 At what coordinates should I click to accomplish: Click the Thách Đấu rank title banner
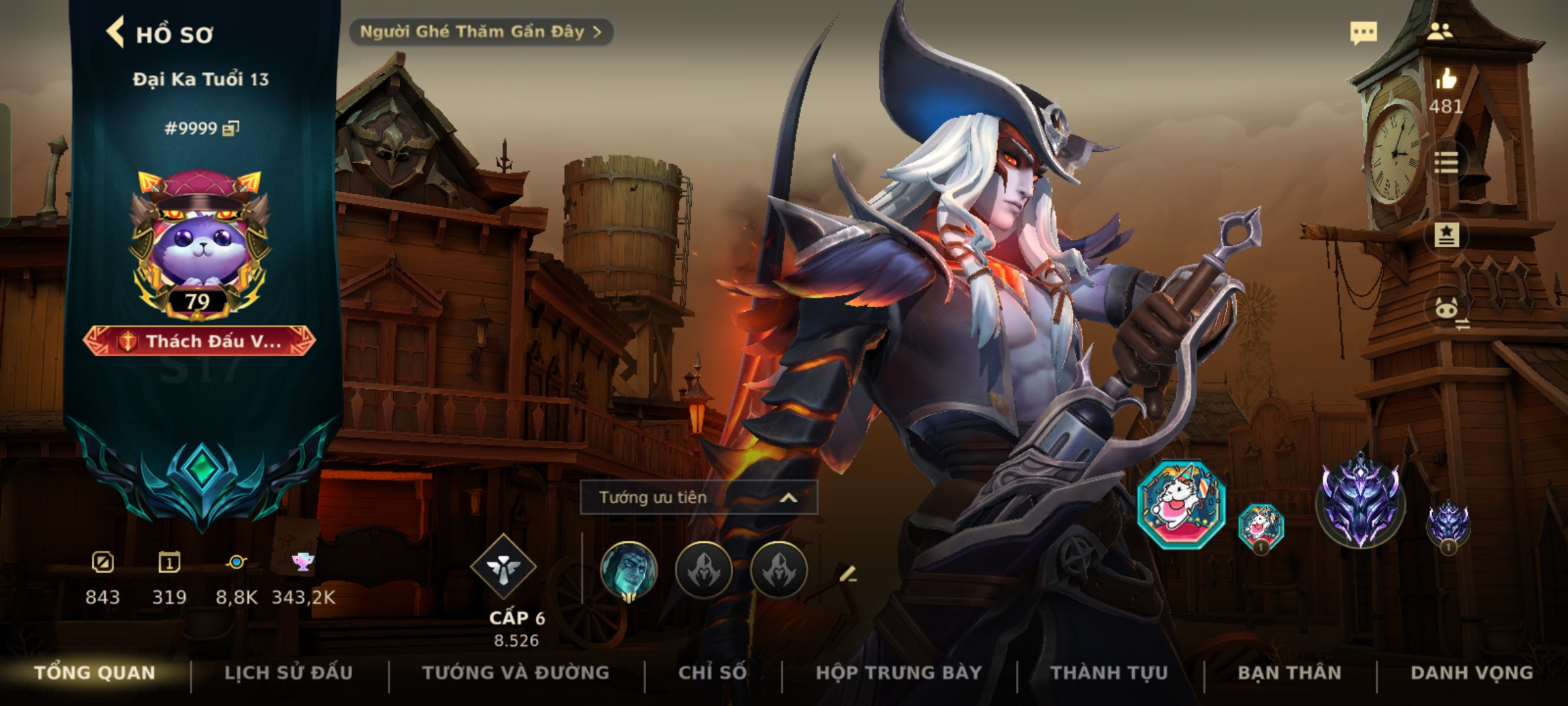point(199,341)
